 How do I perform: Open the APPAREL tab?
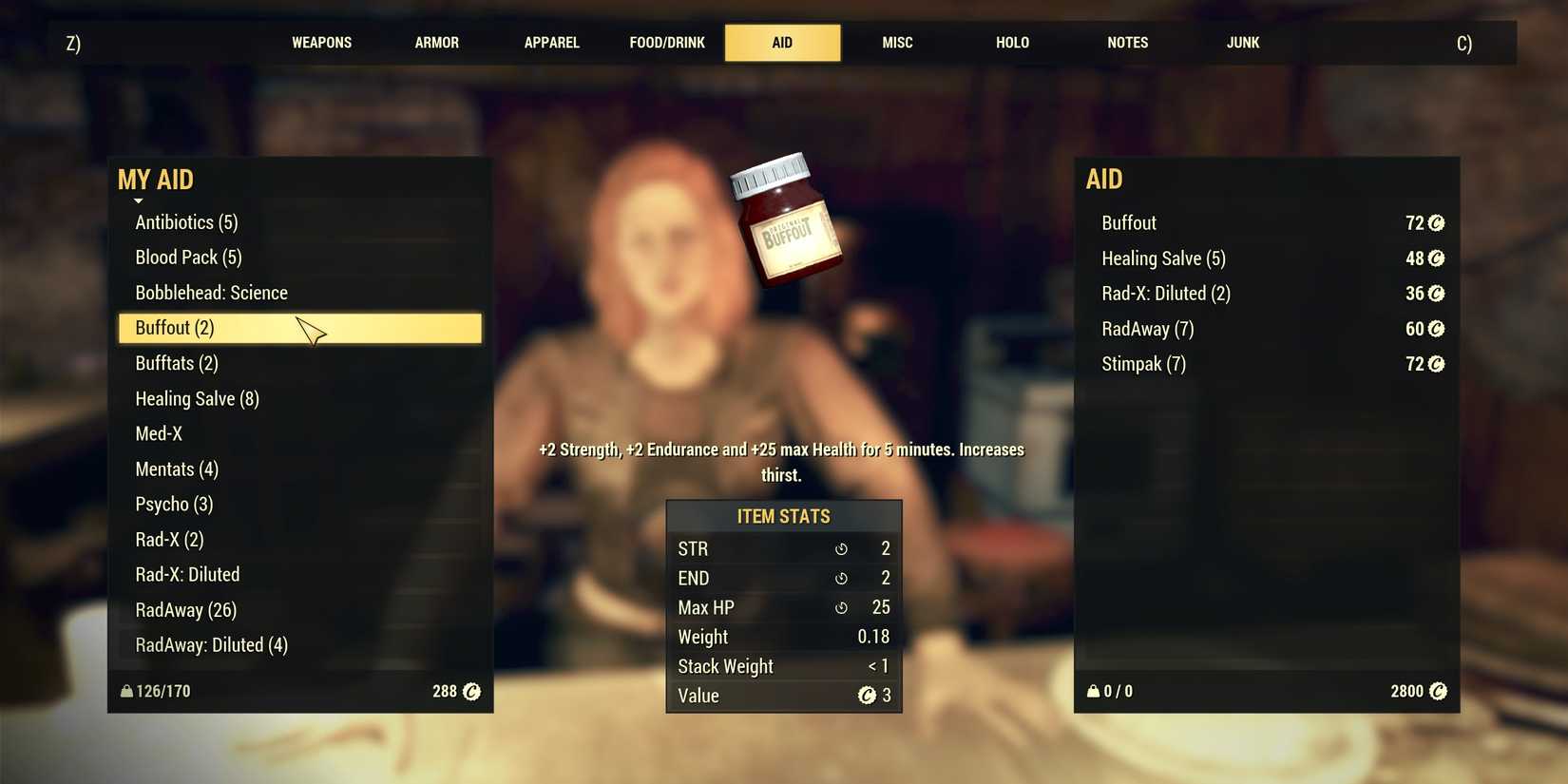[x=551, y=42]
